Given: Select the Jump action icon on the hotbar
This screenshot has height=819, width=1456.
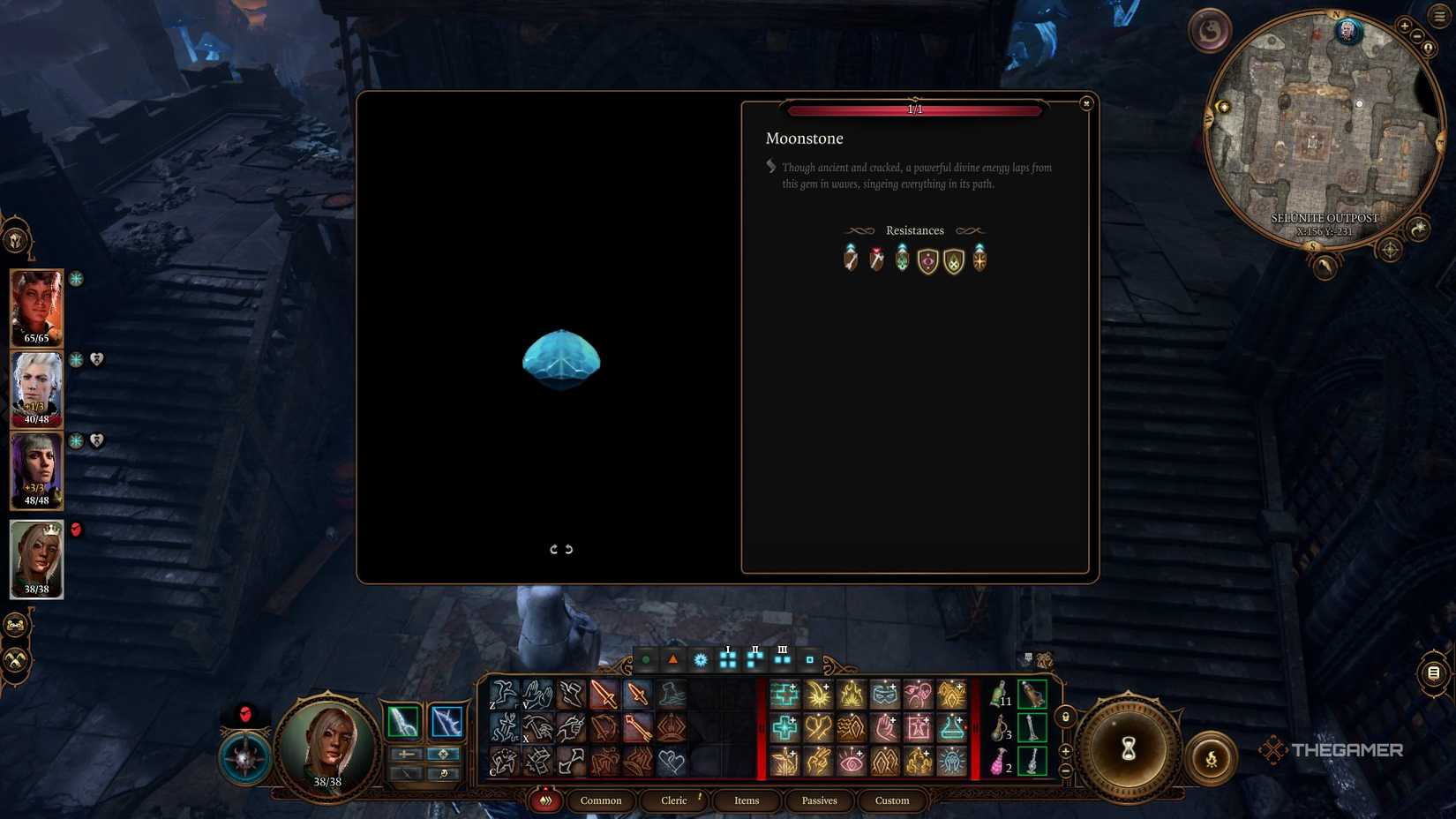Looking at the screenshot, I should point(504,694).
